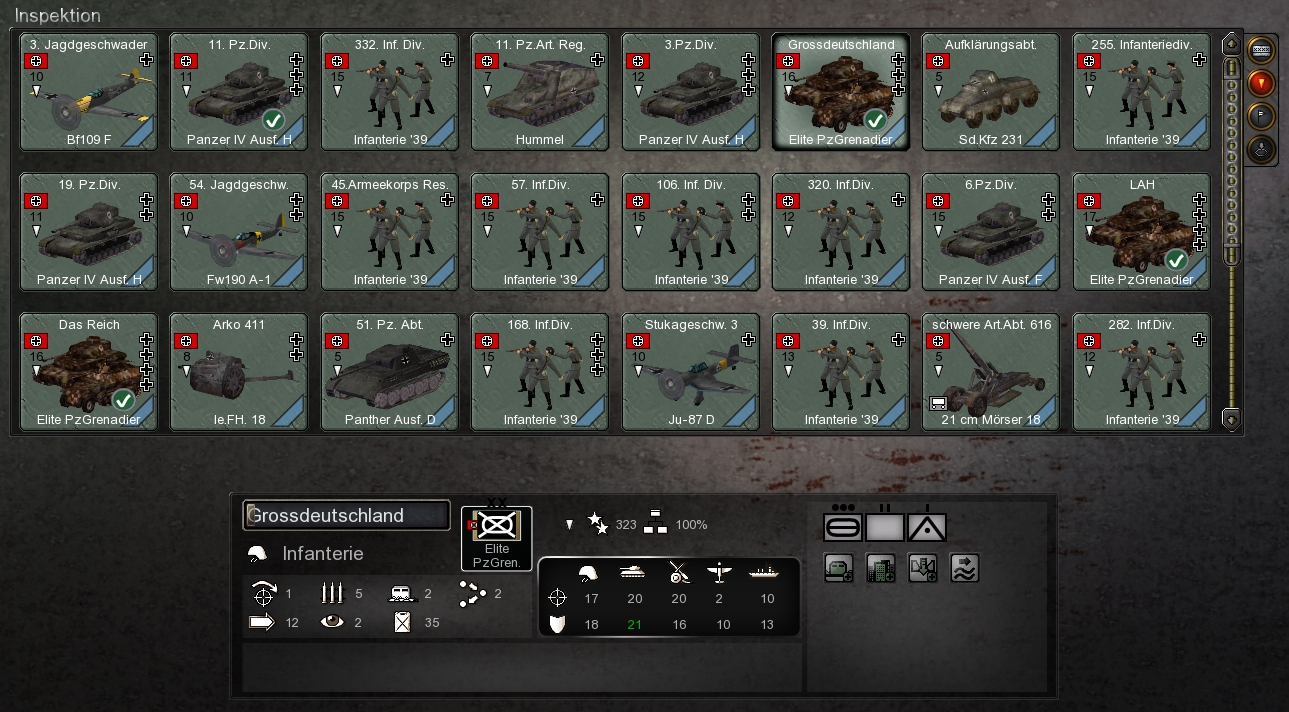Viewport: 1289px width, 712px height.
Task: Click the flag filter button
Action: [x=1262, y=116]
